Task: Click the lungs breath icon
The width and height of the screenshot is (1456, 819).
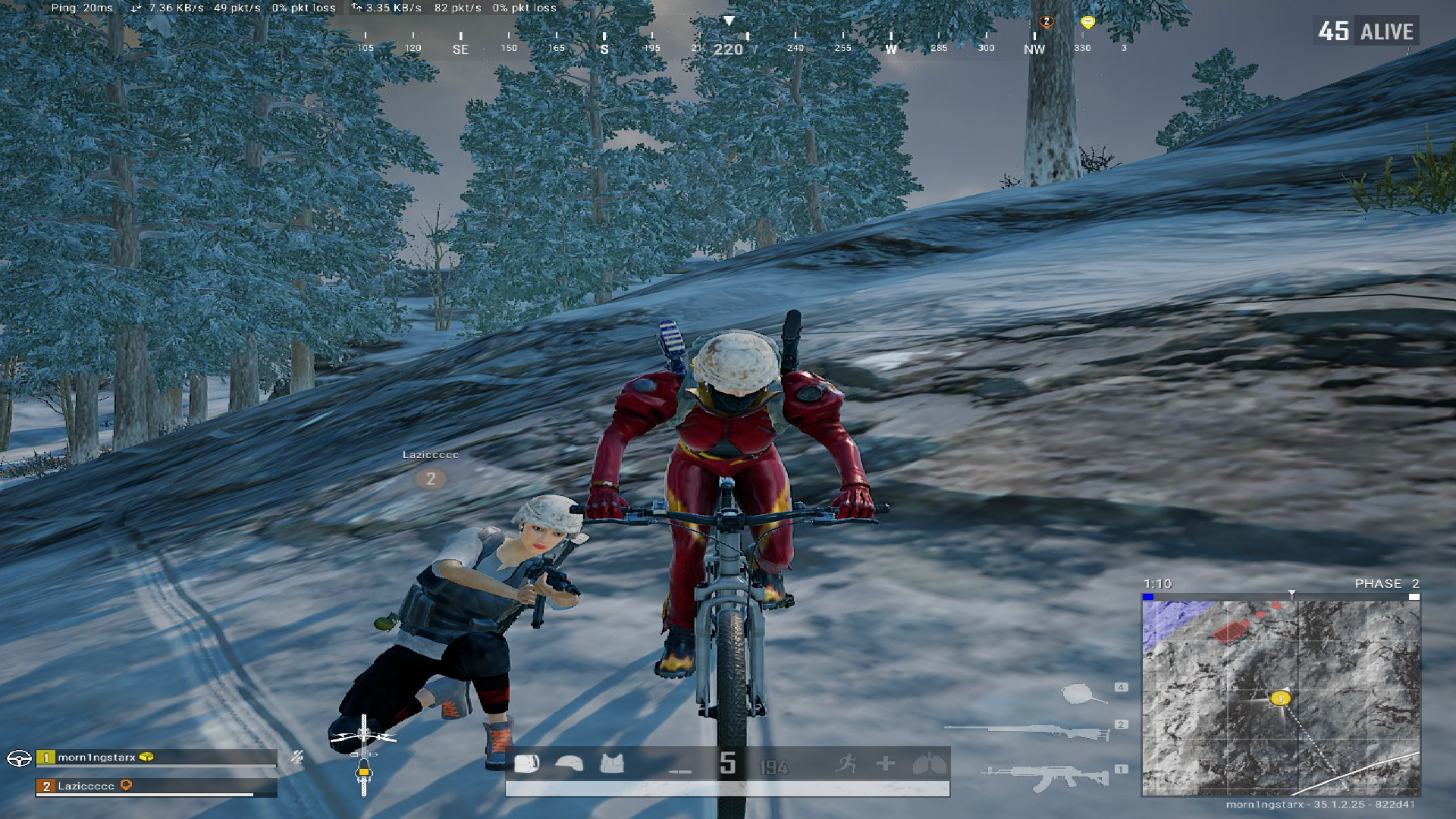Action: click(x=930, y=764)
